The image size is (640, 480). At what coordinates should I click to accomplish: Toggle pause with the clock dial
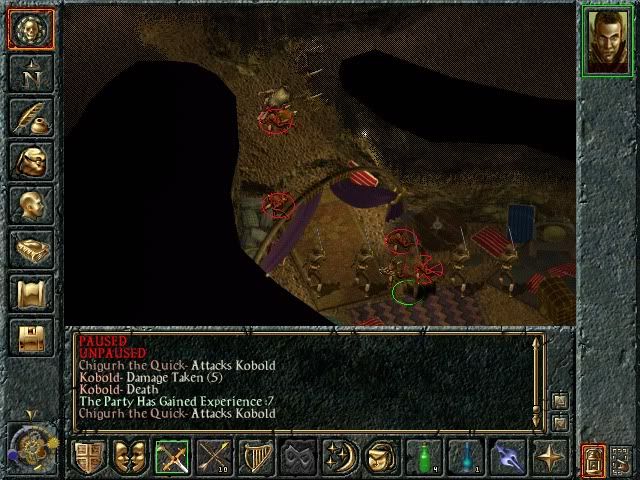coord(28,443)
